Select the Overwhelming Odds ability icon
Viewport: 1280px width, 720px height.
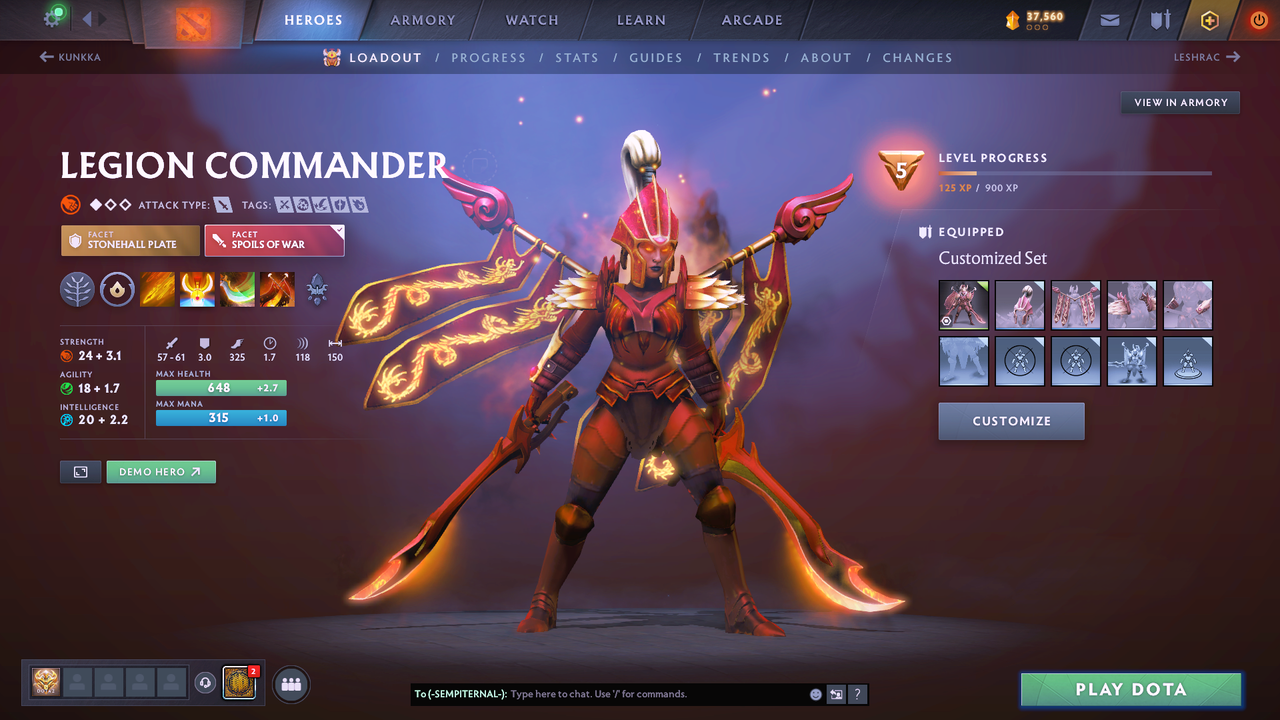pyautogui.click(x=157, y=290)
